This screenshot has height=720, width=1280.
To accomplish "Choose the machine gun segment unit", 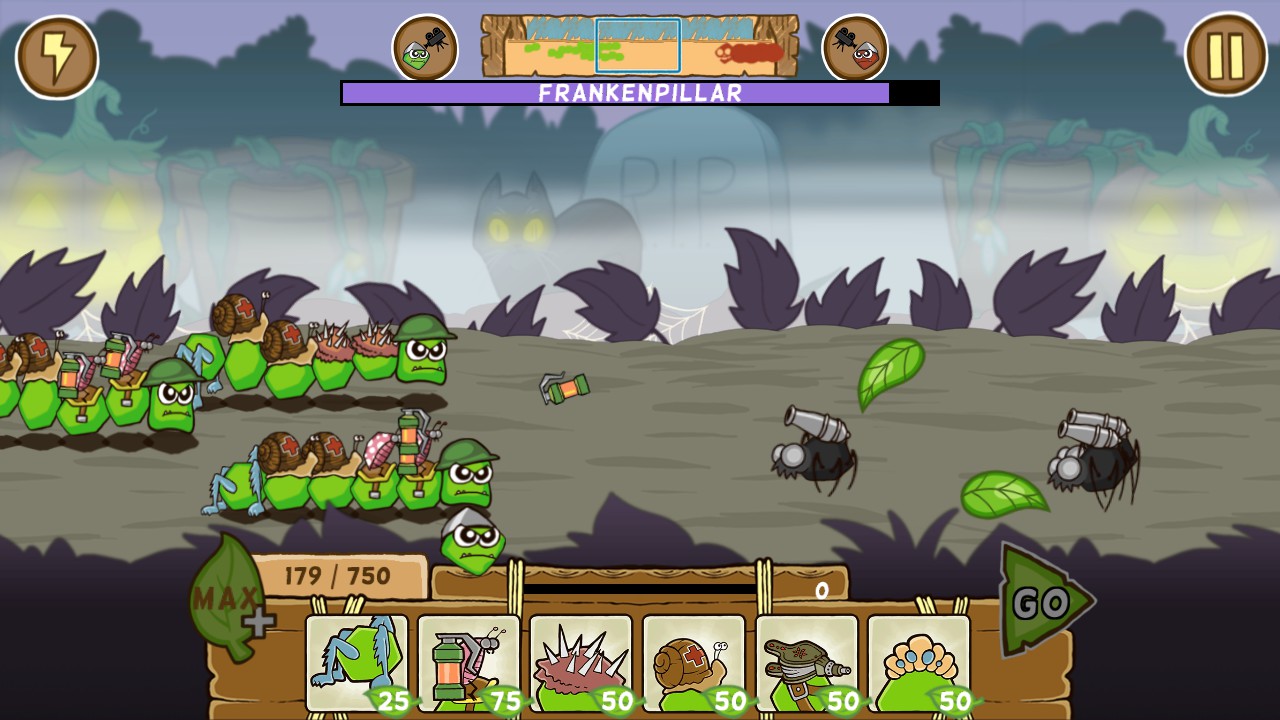I will pos(807,662).
